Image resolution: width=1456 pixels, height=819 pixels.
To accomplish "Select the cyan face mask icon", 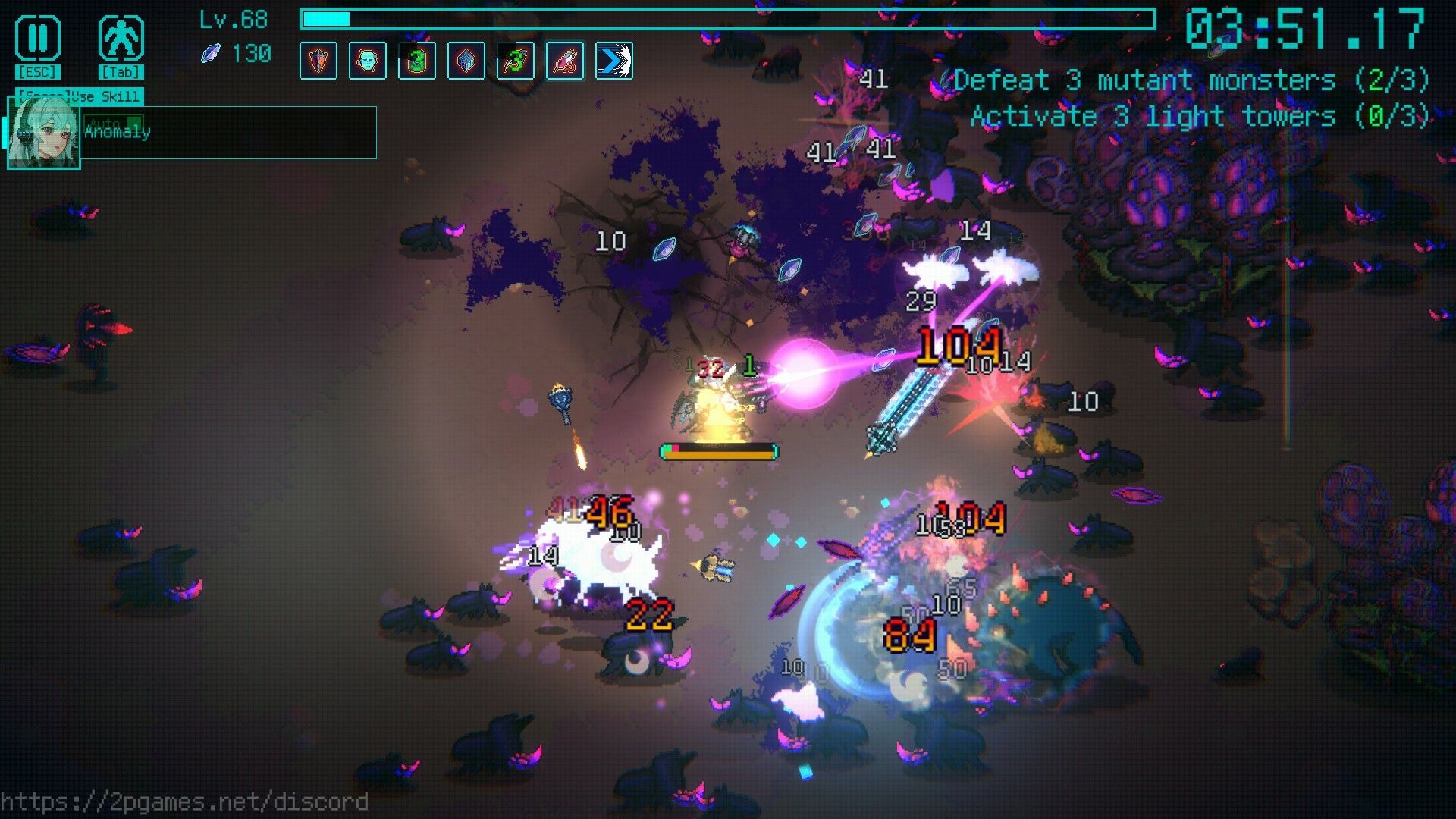I will [x=368, y=61].
